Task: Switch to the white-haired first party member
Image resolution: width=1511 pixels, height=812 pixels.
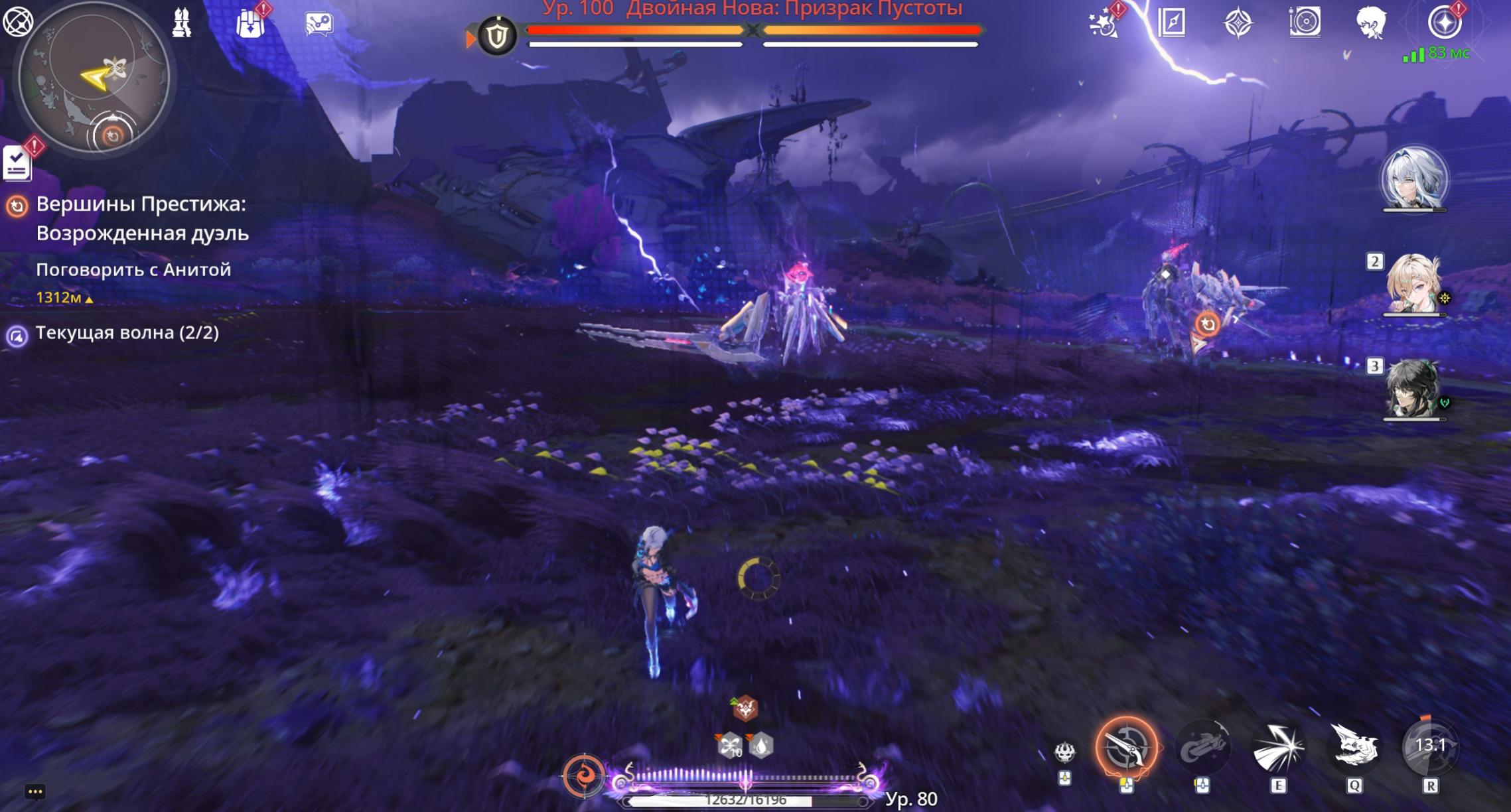Action: point(1414,178)
